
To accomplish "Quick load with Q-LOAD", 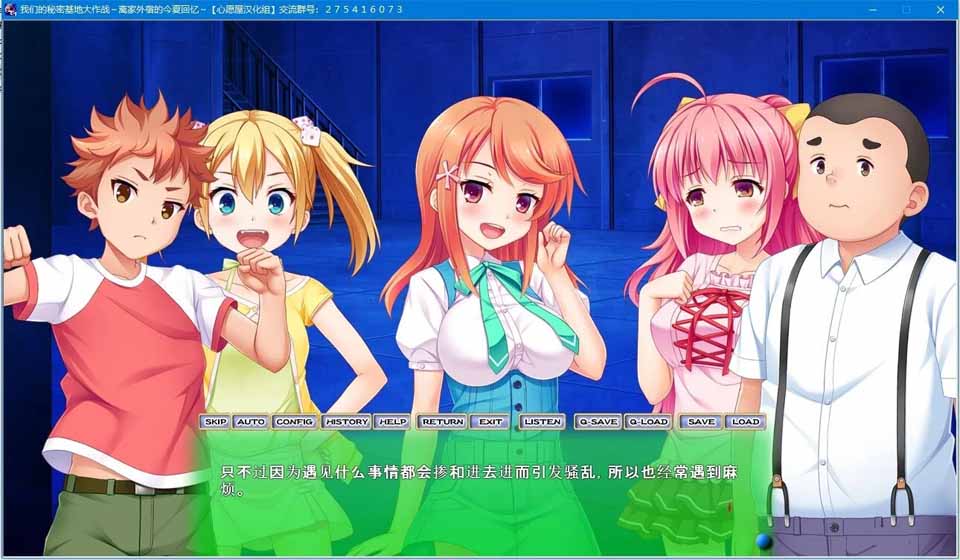I will click(647, 422).
